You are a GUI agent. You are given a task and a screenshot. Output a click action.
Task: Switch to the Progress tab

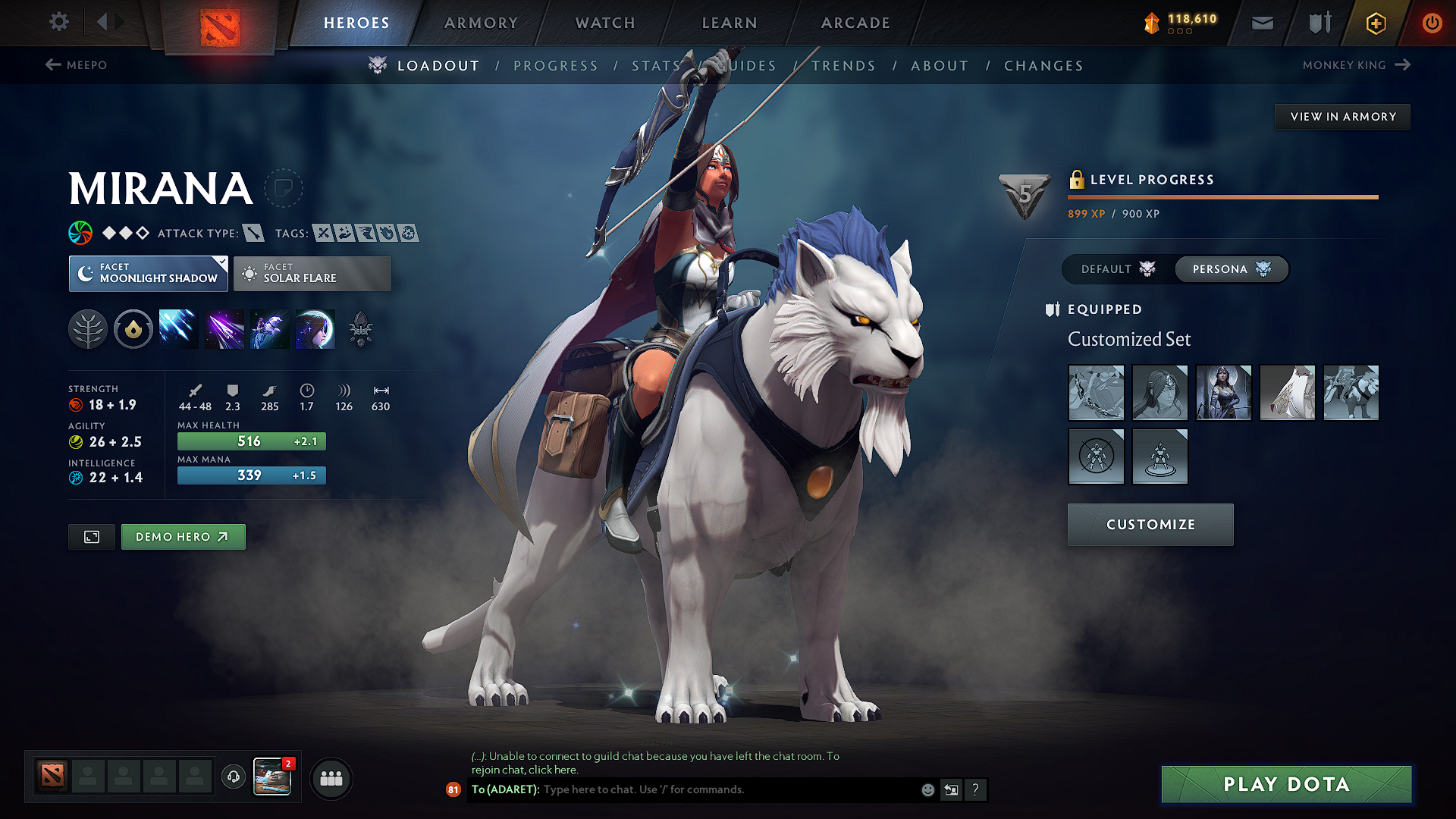coord(556,65)
